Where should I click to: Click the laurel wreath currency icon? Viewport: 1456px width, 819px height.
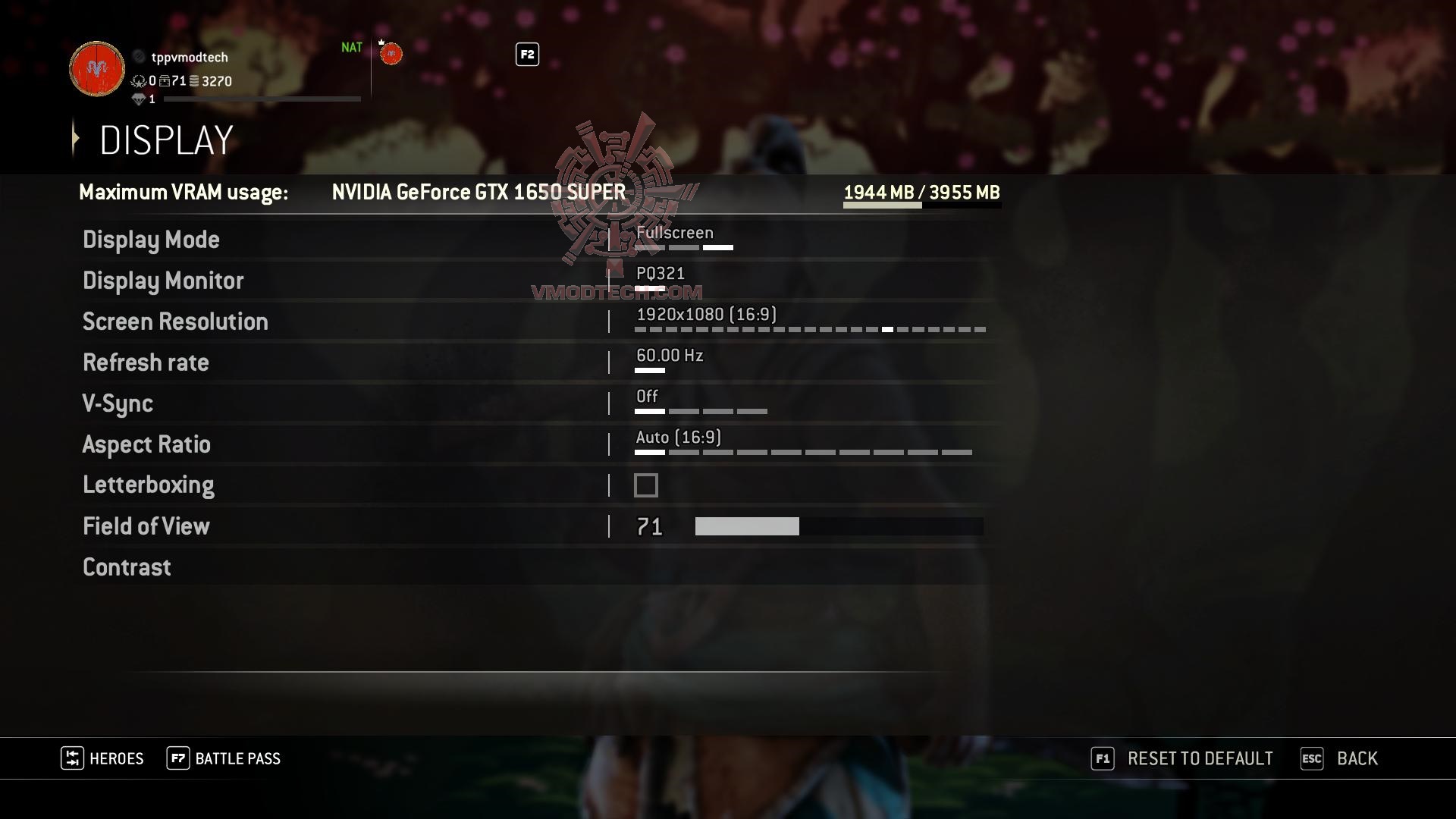(140, 81)
